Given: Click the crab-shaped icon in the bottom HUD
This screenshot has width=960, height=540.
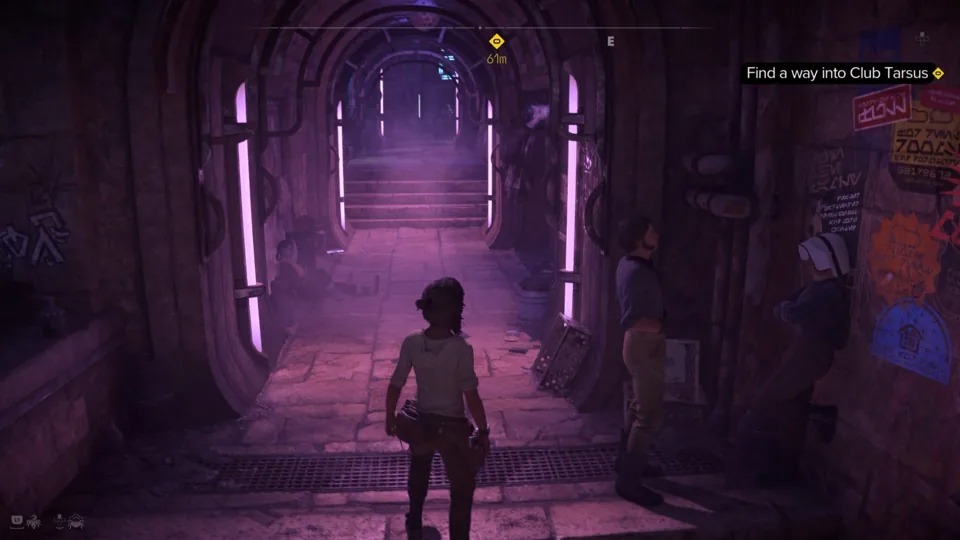Looking at the screenshot, I should pos(76,521).
